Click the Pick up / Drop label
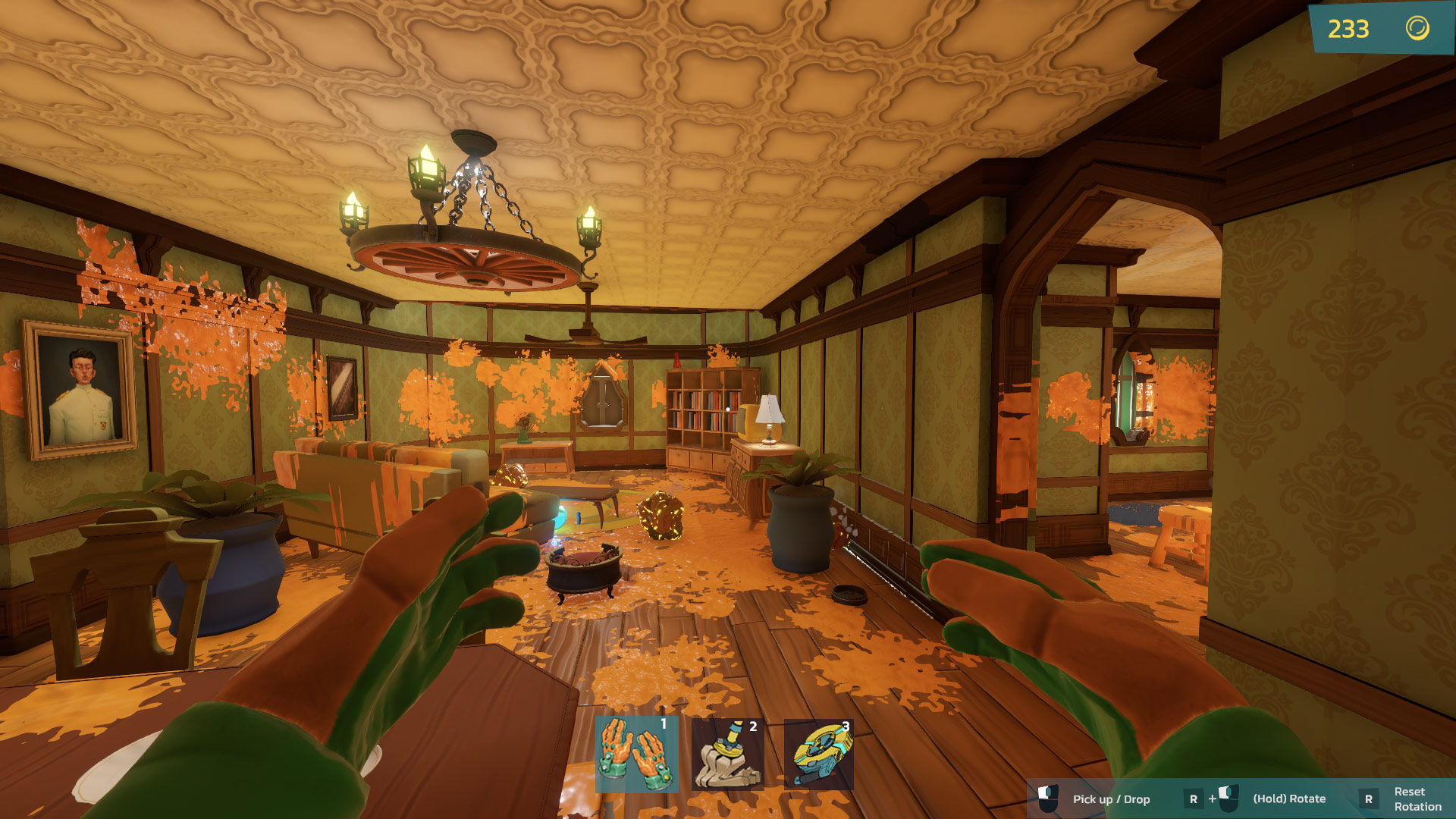This screenshot has width=1456, height=819. 1112,799
